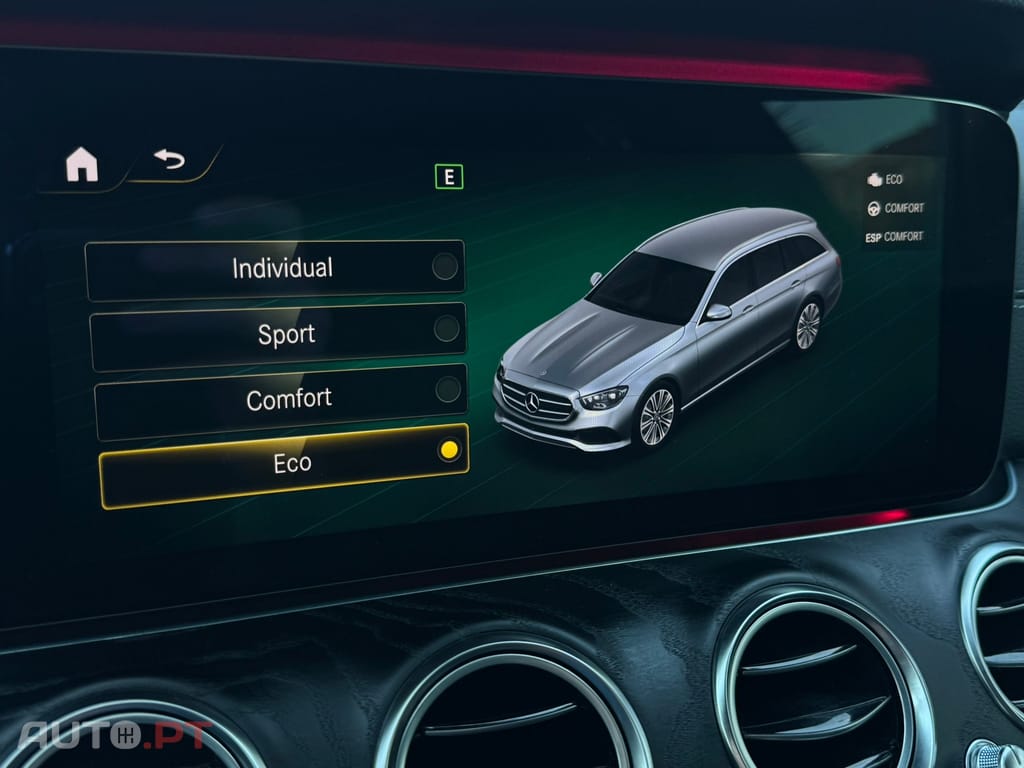The image size is (1024, 768).
Task: Select the Individual drive mode
Action: click(274, 269)
